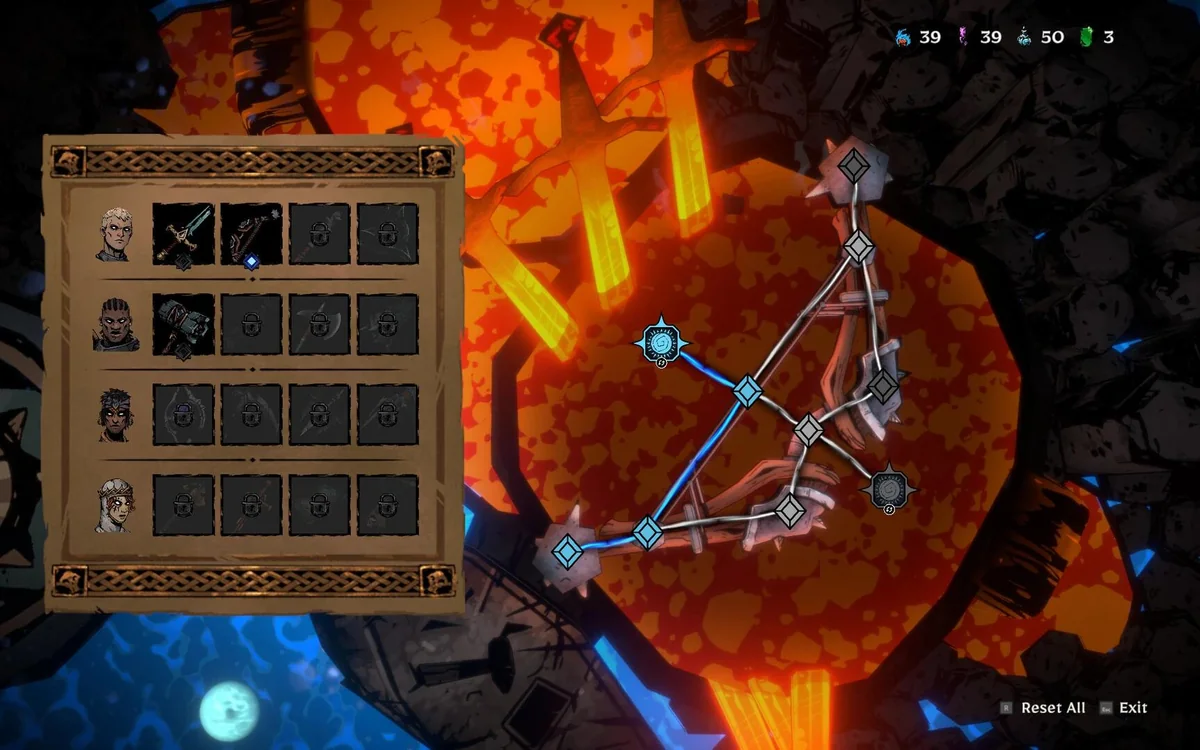Activate the glowing blue spiral node
The height and width of the screenshot is (750, 1200).
click(x=661, y=343)
